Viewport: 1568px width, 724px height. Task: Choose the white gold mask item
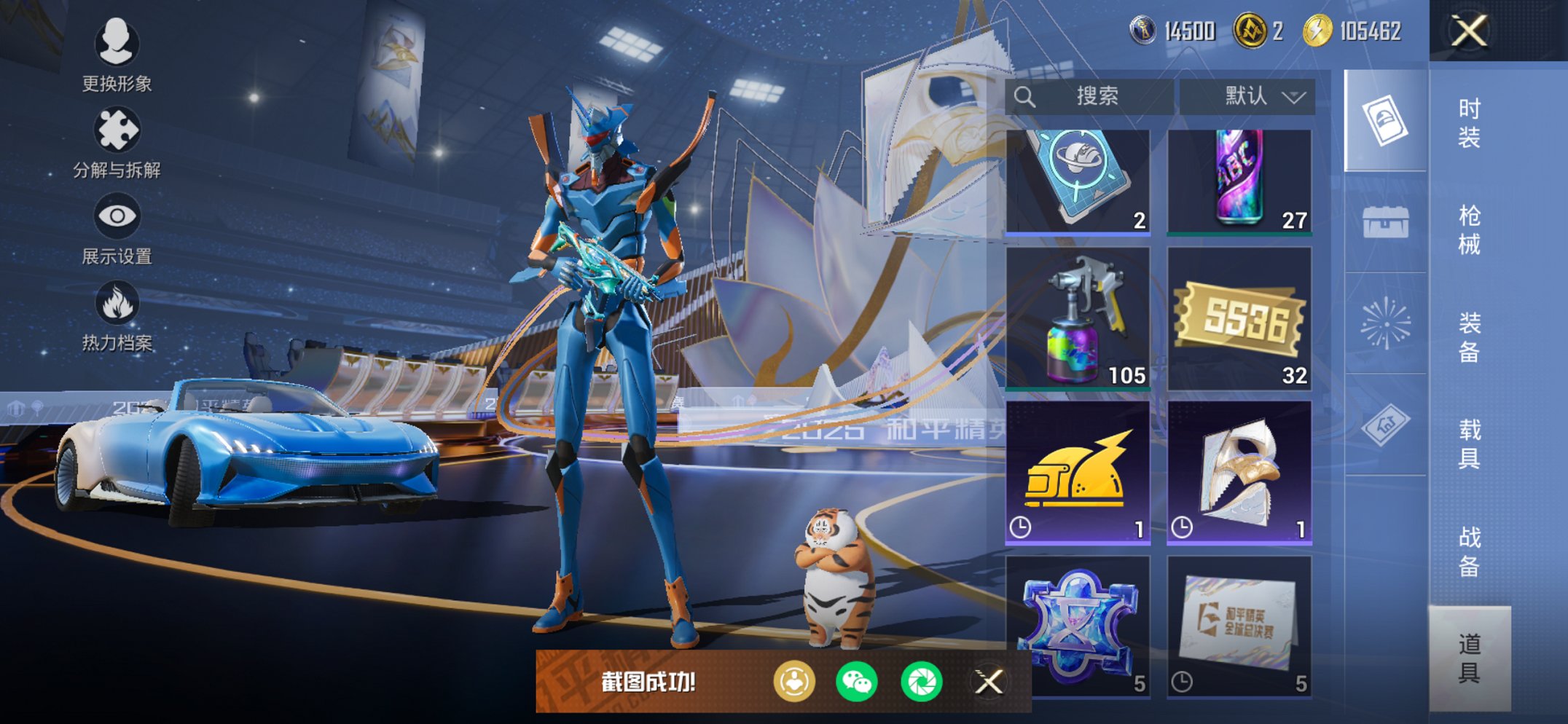(x=1239, y=473)
